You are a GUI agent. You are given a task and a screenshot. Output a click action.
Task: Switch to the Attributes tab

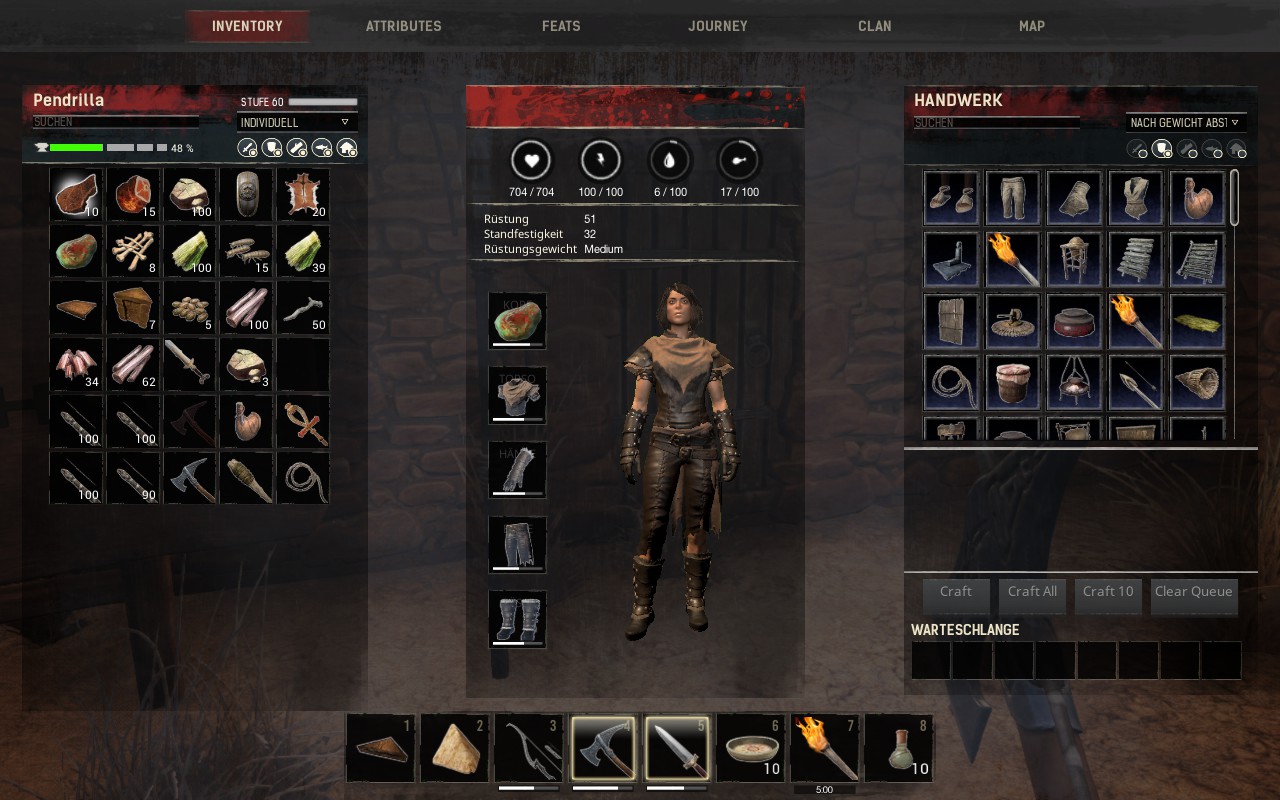click(x=403, y=26)
